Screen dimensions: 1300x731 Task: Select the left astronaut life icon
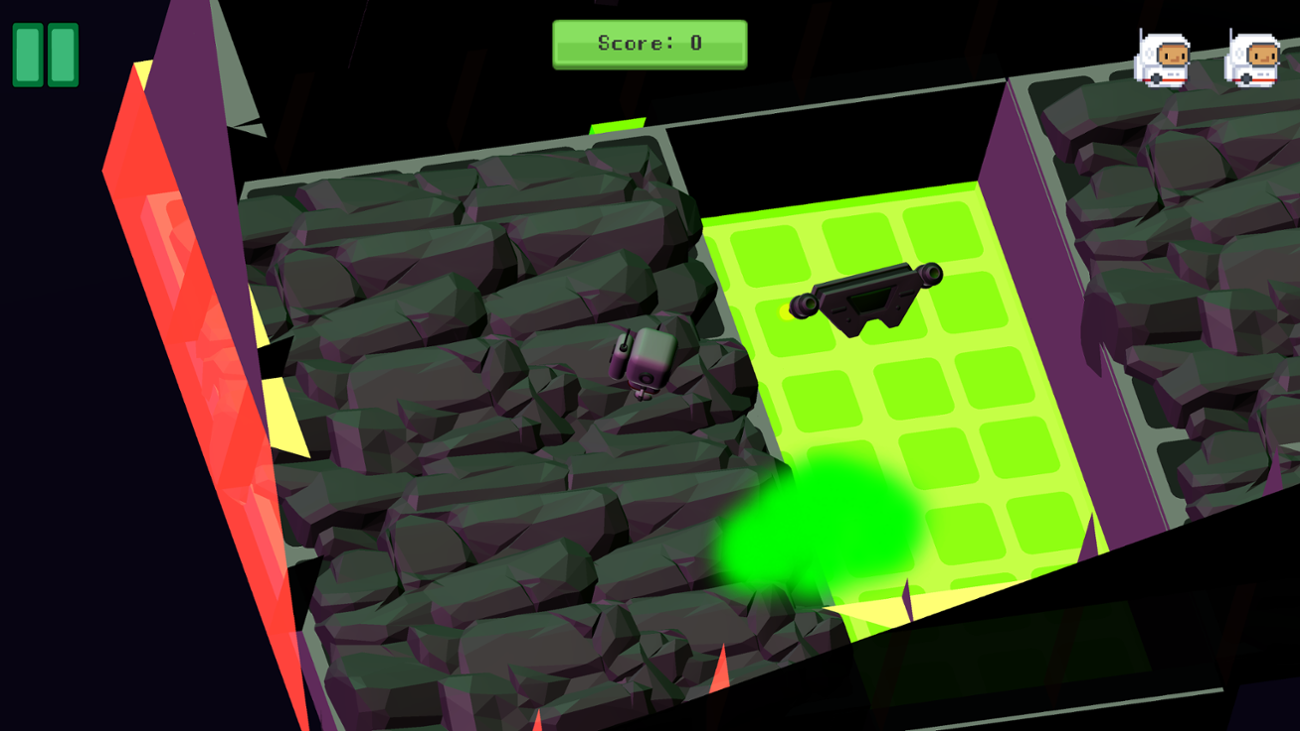(x=1163, y=57)
